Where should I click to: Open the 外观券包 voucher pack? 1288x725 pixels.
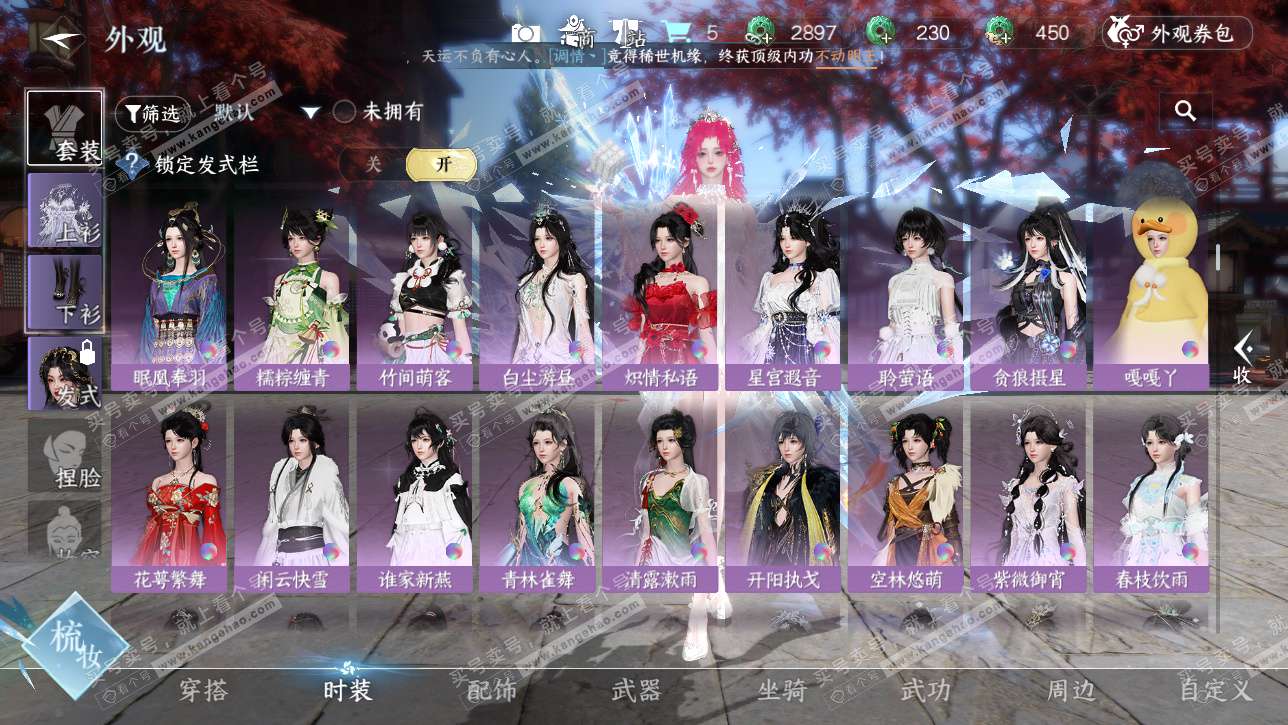1177,33
